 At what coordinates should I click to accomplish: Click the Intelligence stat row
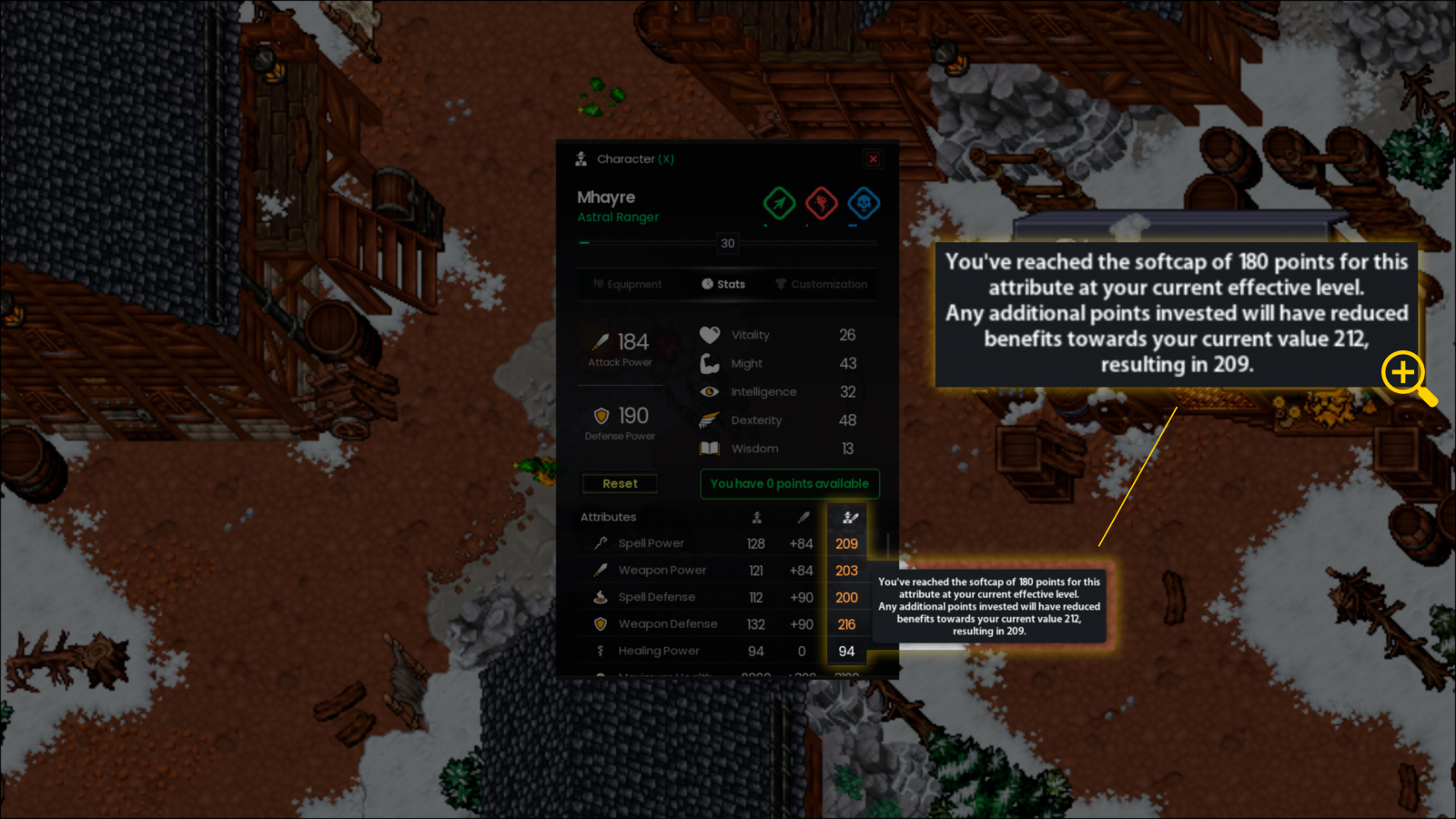778,392
